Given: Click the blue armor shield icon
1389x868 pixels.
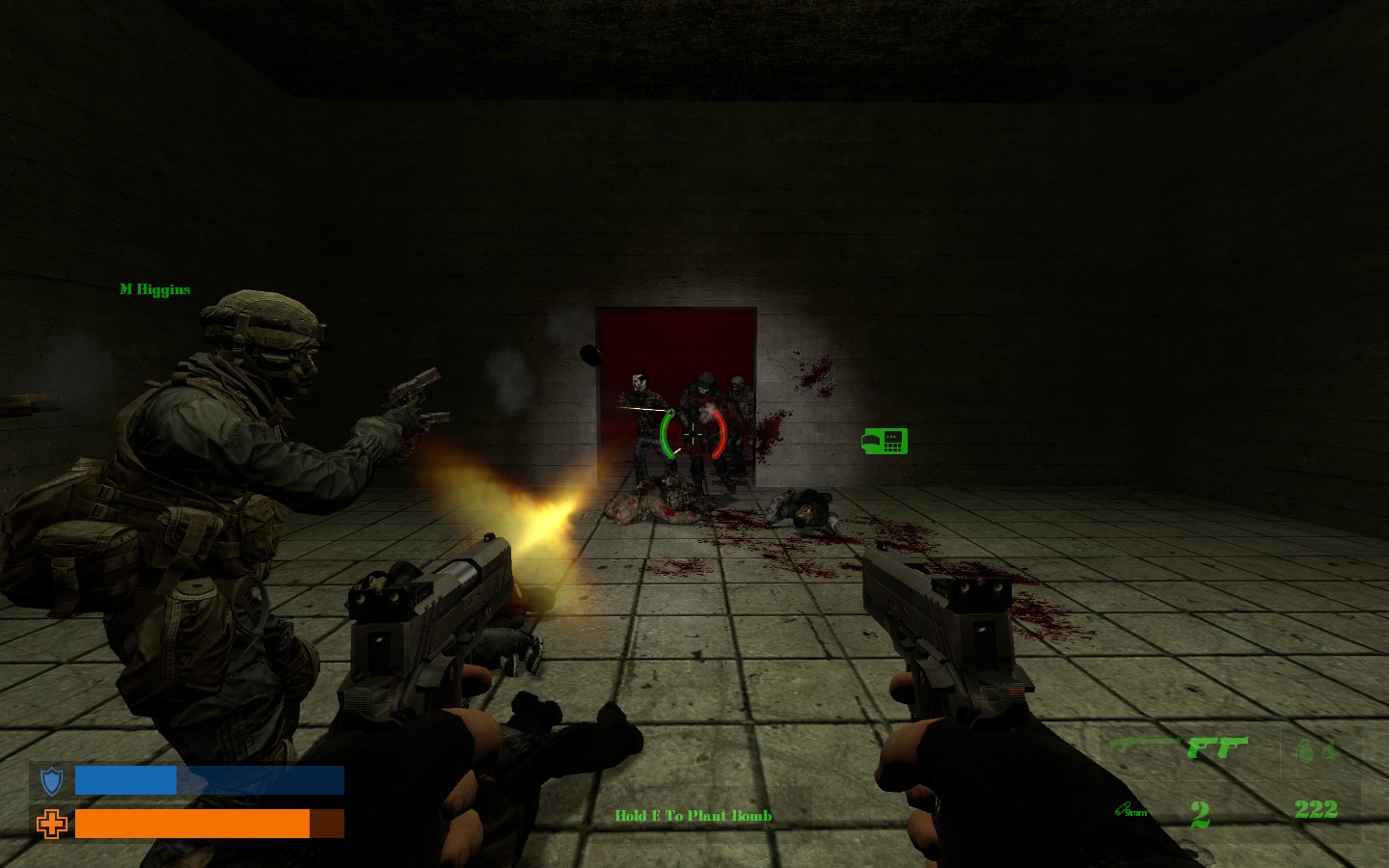Looking at the screenshot, I should [49, 780].
